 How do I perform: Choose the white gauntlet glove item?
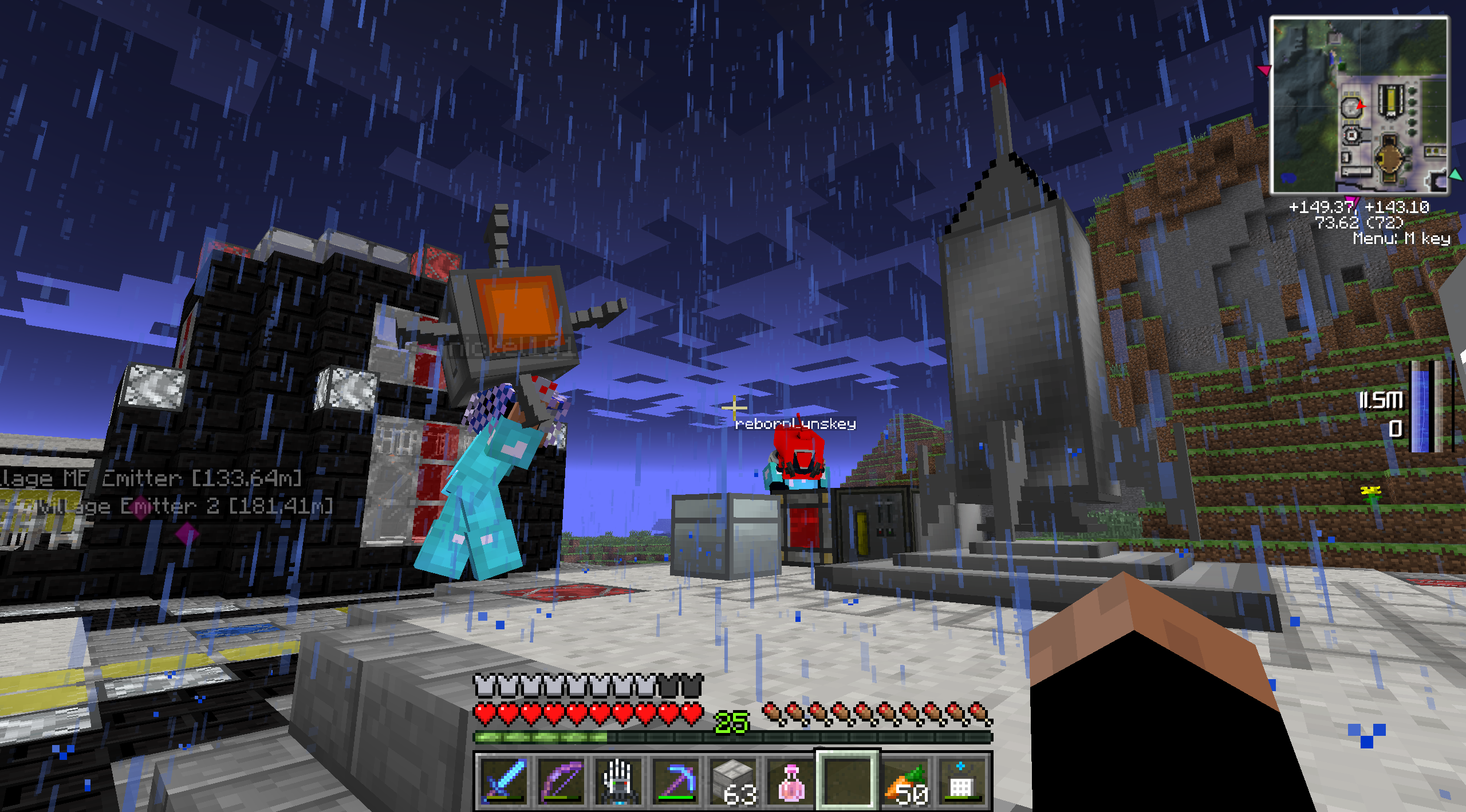(x=618, y=781)
